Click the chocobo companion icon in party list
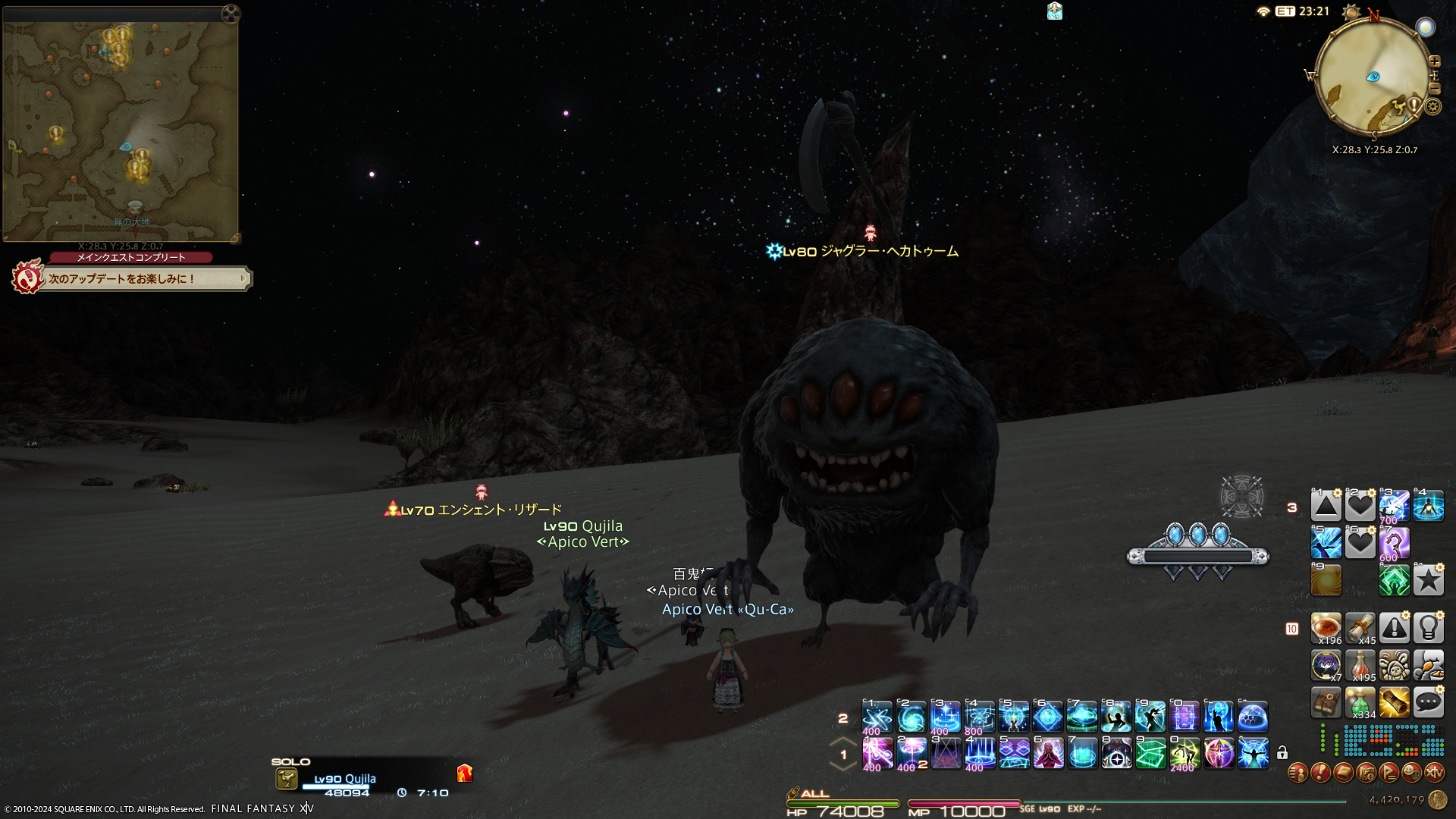1456x819 pixels. coord(287,779)
